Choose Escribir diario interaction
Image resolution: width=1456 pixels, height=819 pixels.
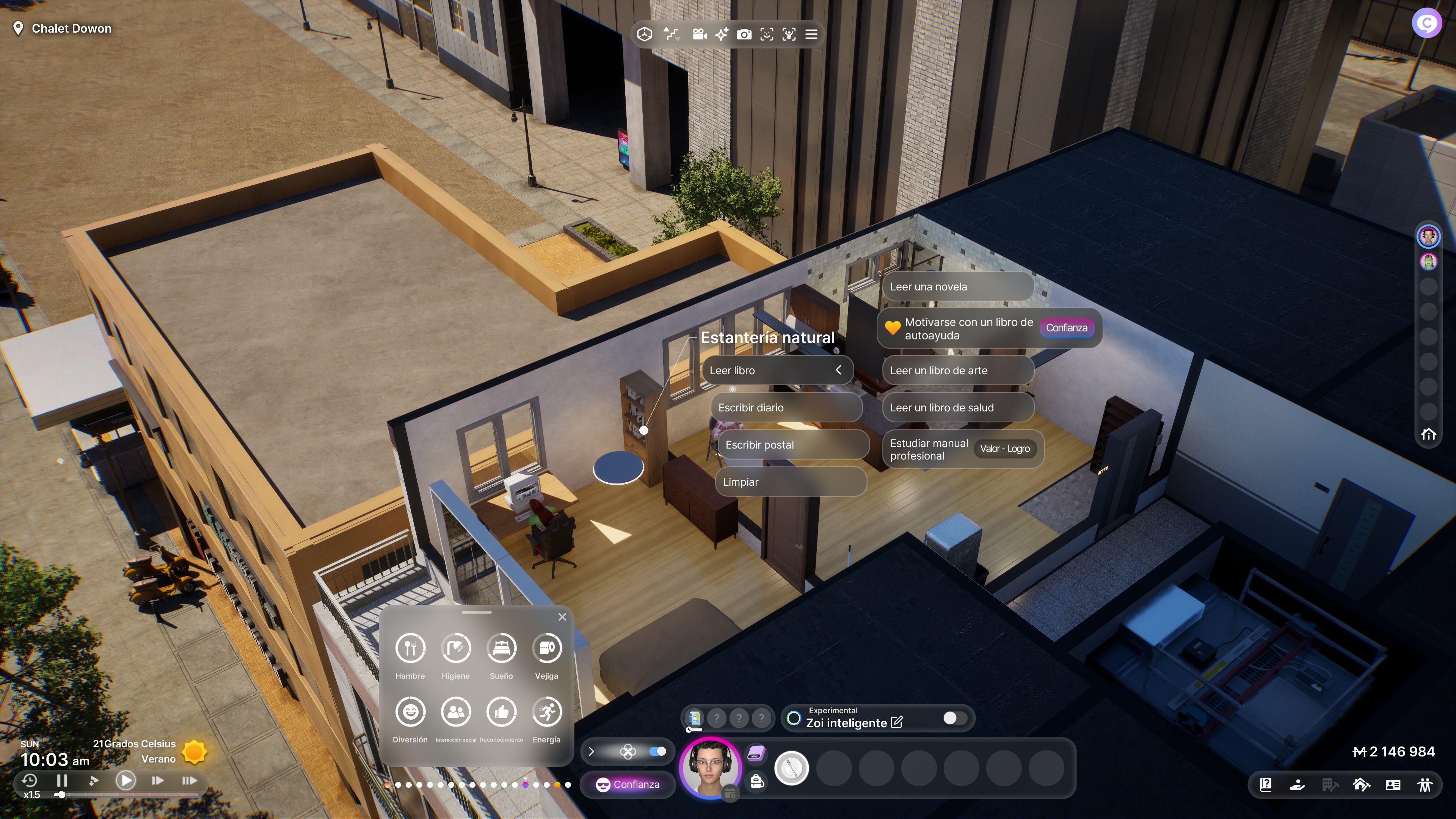[785, 408]
